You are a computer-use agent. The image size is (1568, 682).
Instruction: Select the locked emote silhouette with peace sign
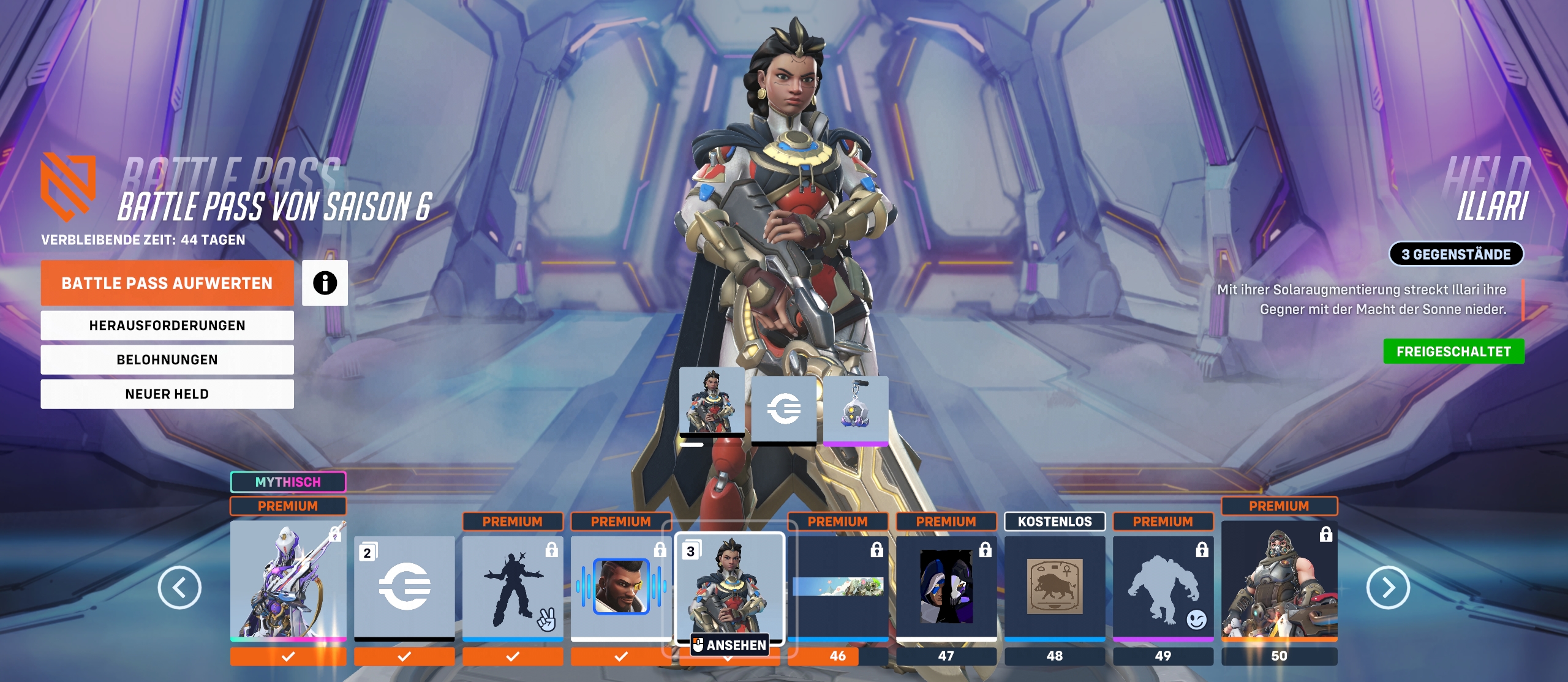click(513, 586)
